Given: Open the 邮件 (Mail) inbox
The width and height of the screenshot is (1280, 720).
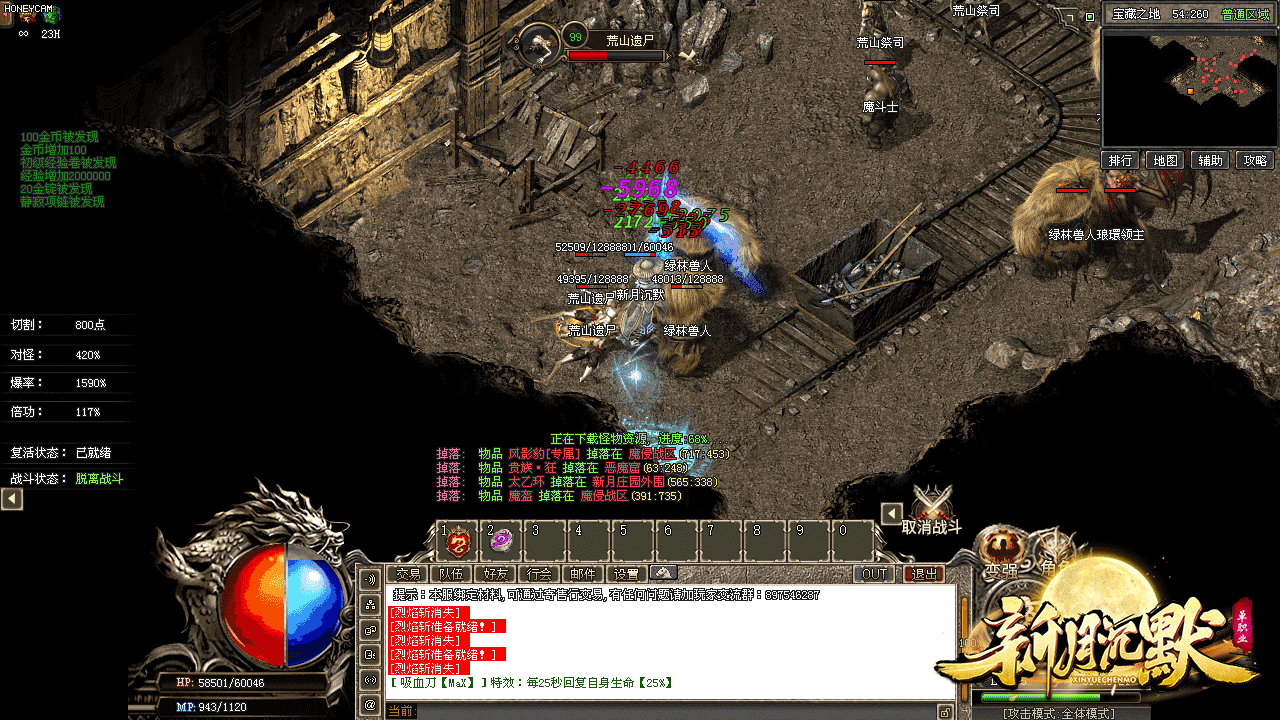Looking at the screenshot, I should click(583, 574).
